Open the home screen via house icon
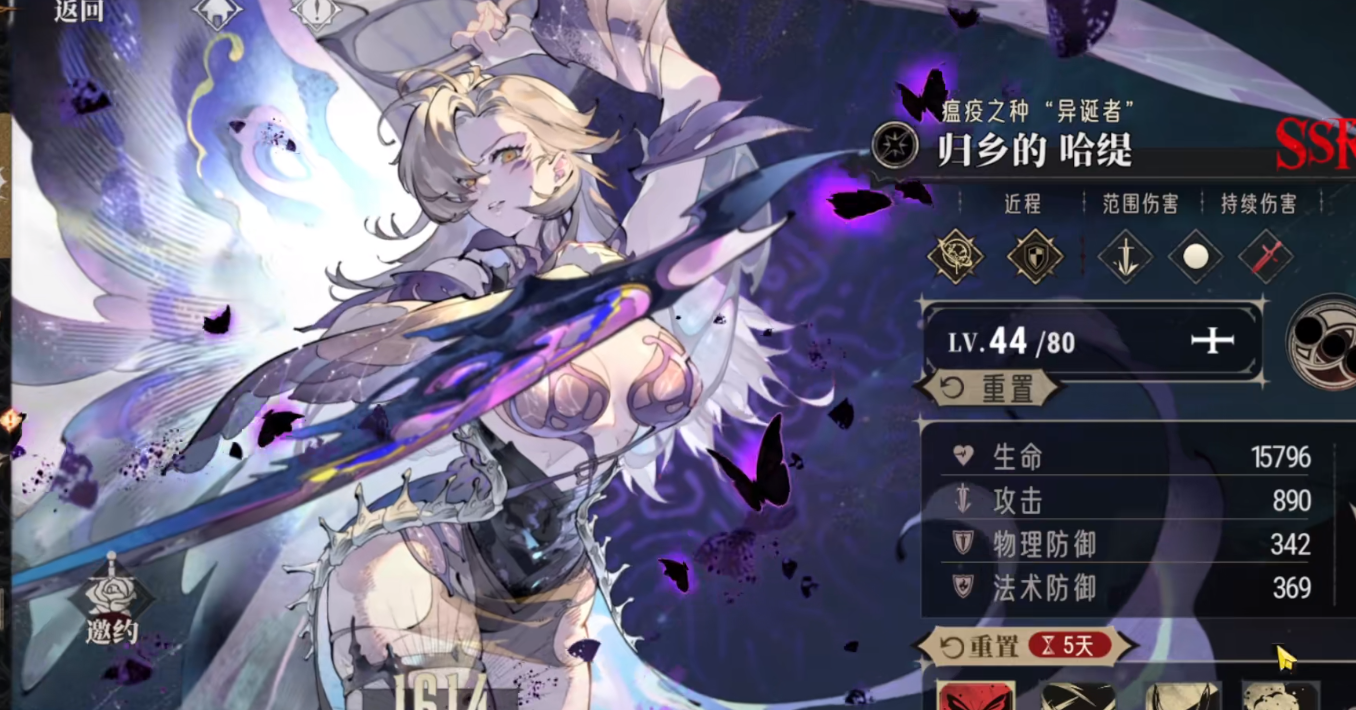This screenshot has width=1356, height=710. (219, 13)
